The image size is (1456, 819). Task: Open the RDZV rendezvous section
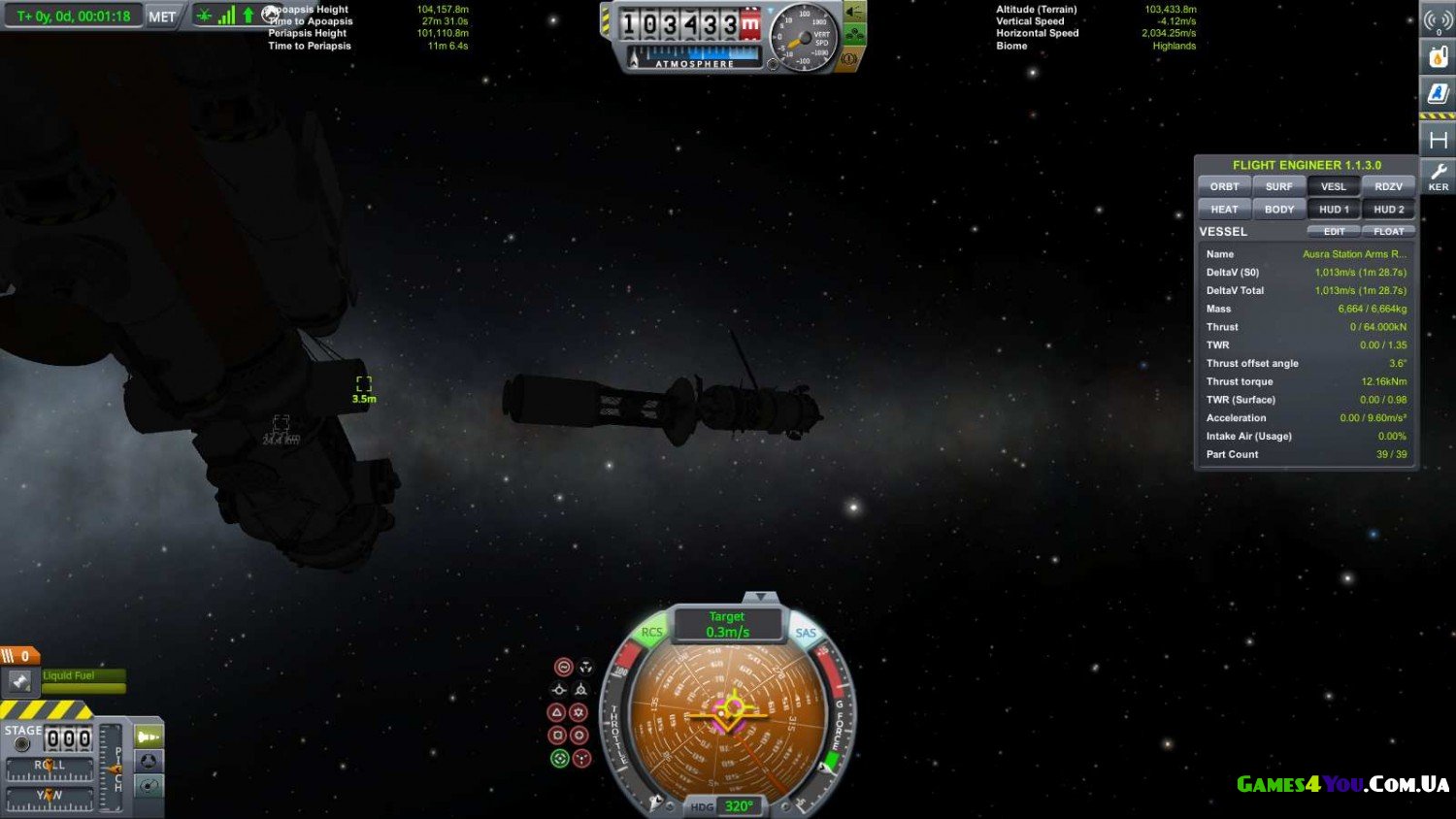(1388, 186)
